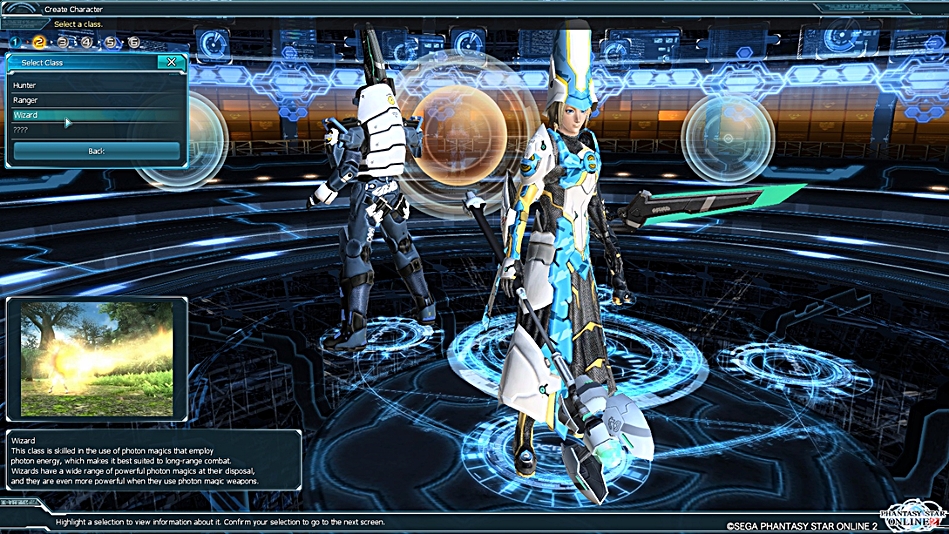The height and width of the screenshot is (534, 949).
Task: Click the Wizard class preview thumbnail
Action: pos(96,358)
